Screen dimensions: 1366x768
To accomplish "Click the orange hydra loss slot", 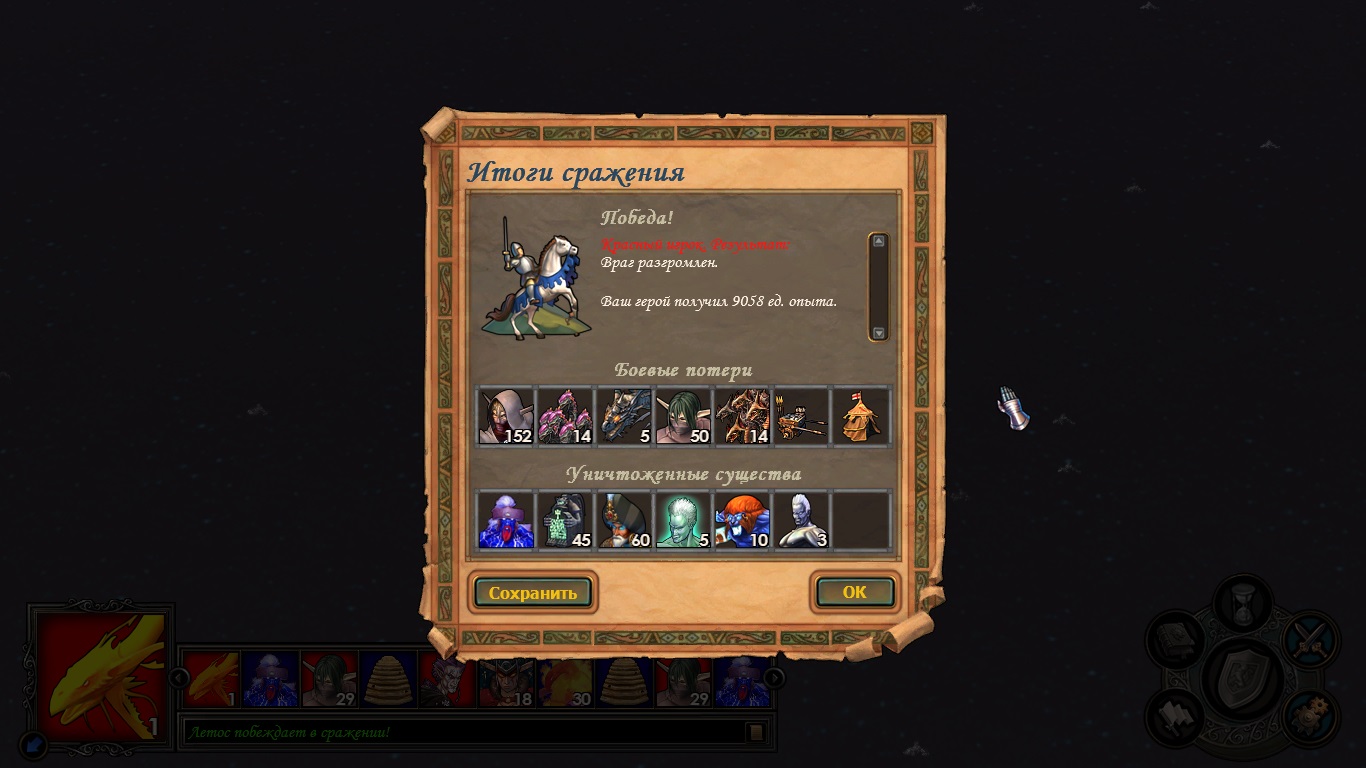I will point(742,416).
